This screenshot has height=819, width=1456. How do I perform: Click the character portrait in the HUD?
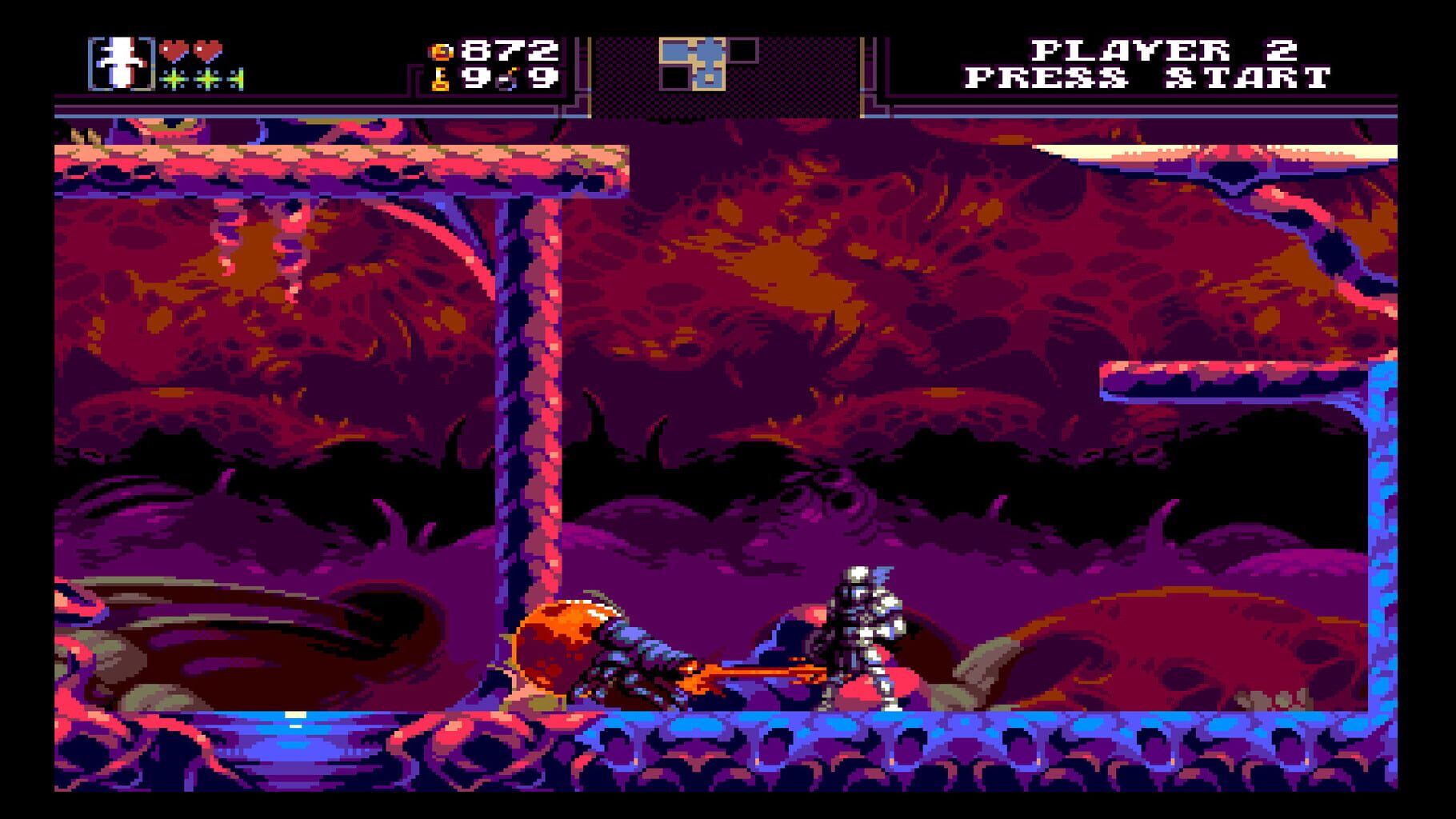pyautogui.click(x=122, y=62)
